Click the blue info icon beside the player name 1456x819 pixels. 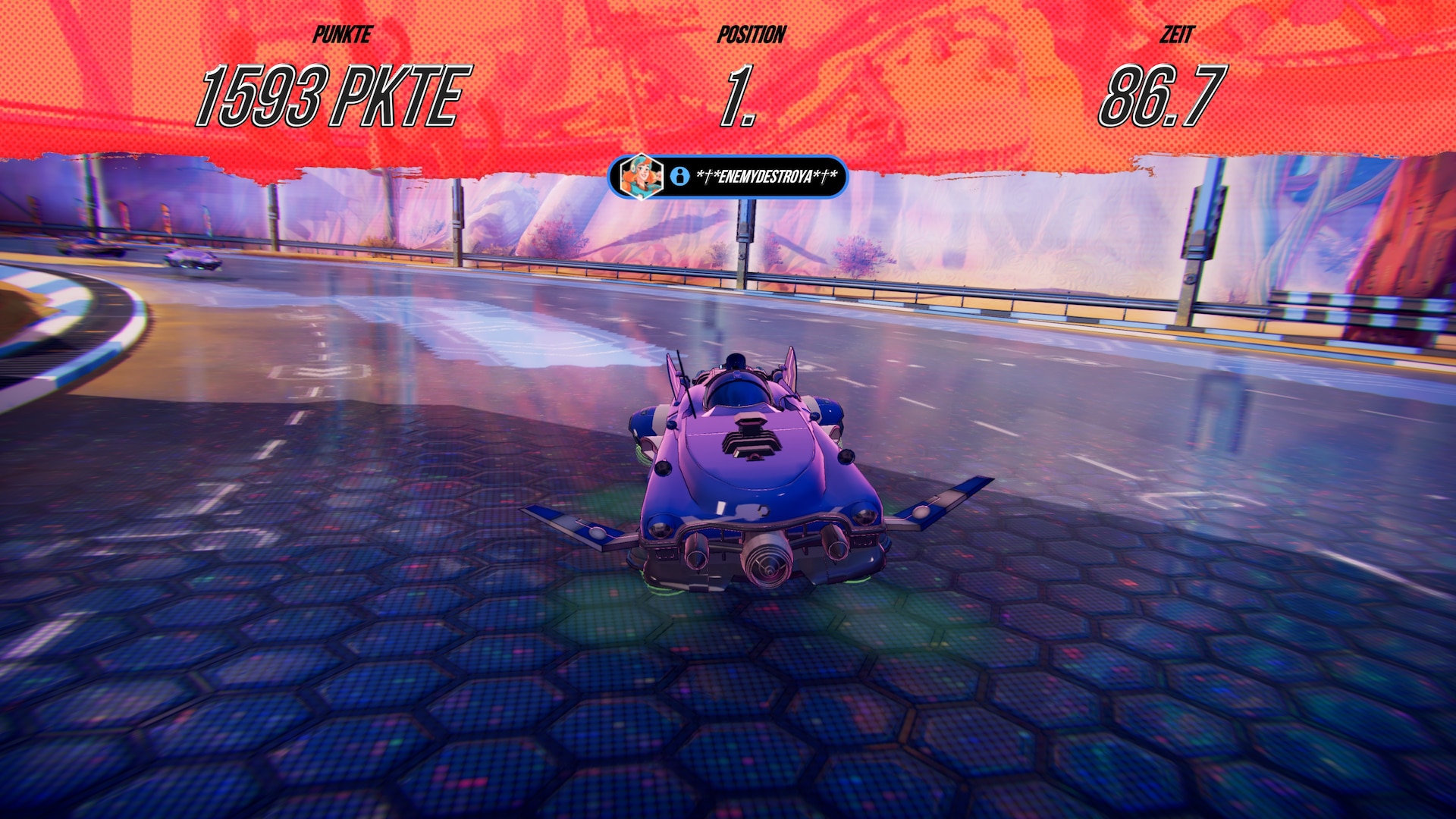(x=679, y=177)
